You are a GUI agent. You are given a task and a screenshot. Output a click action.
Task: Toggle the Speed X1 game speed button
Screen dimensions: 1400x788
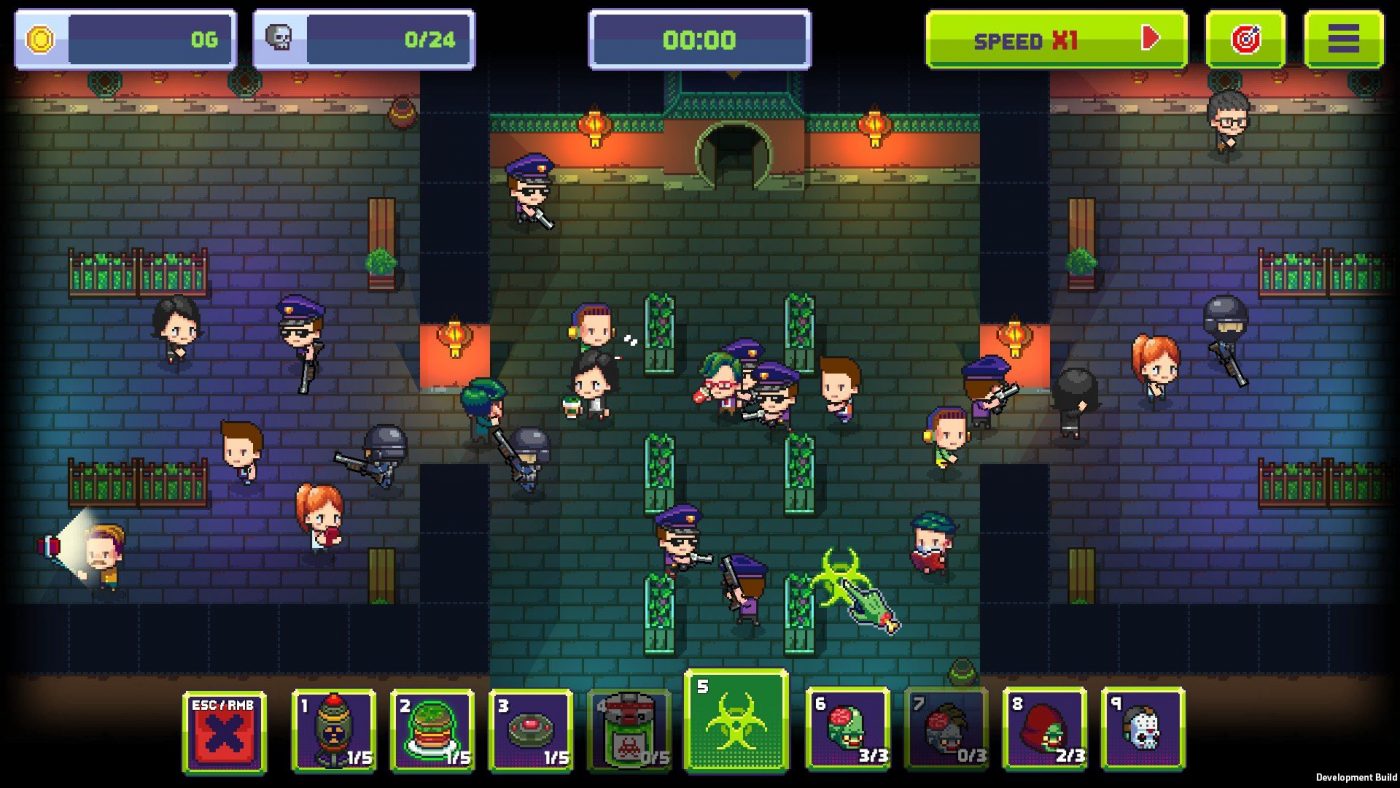[x=1056, y=39]
